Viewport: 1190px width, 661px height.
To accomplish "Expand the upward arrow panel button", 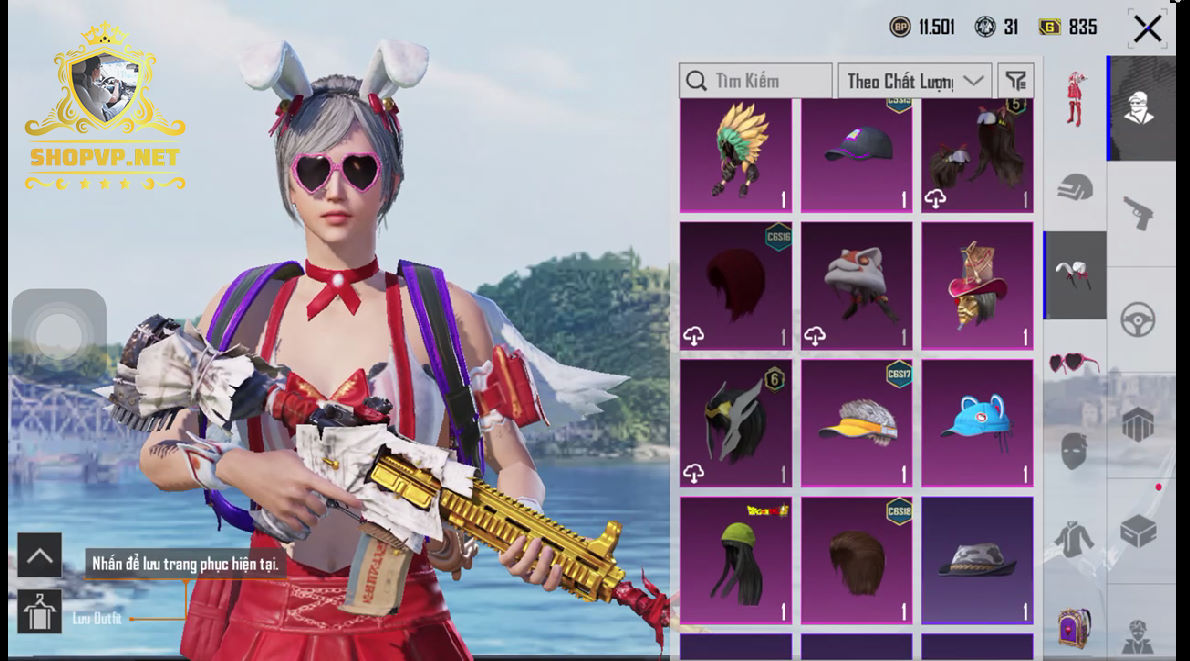I will coord(40,555).
